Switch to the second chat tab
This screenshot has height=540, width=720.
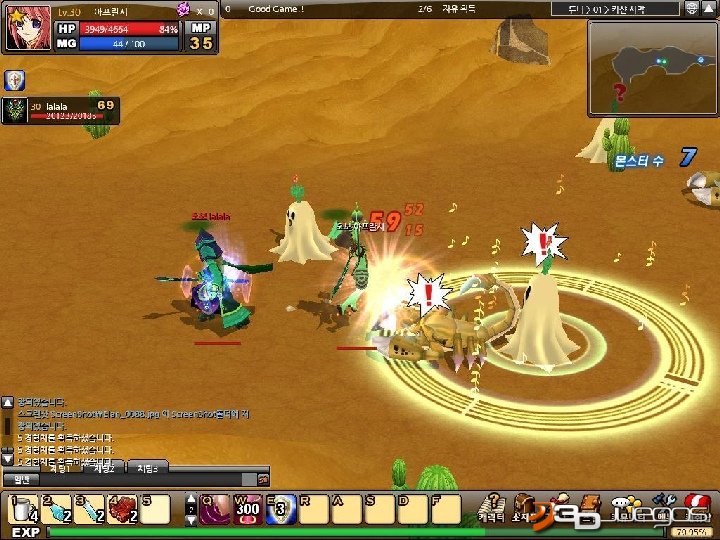click(103, 467)
